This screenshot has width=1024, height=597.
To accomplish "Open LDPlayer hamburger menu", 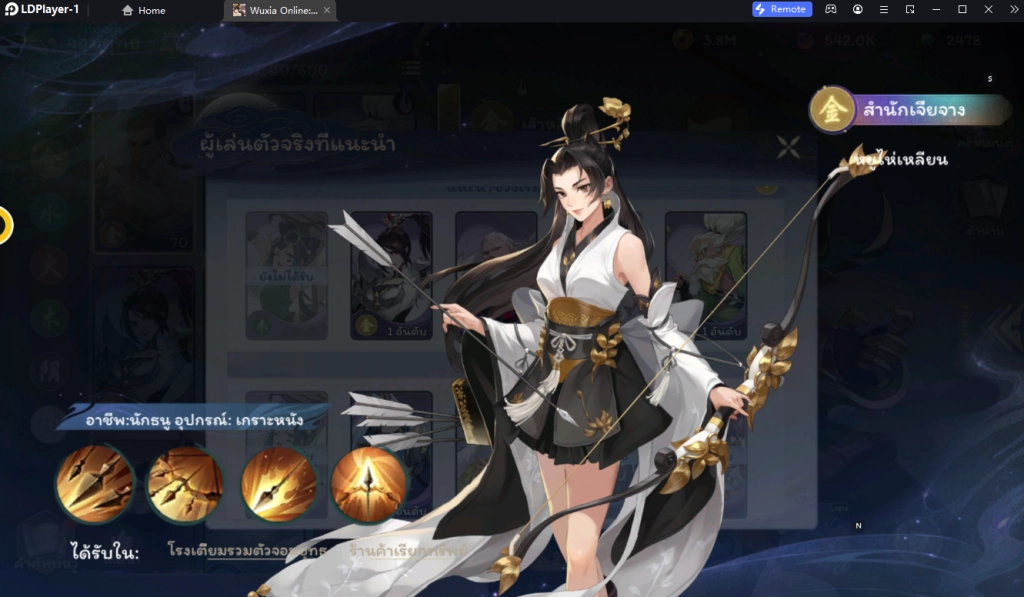I will pyautogui.click(x=884, y=9).
